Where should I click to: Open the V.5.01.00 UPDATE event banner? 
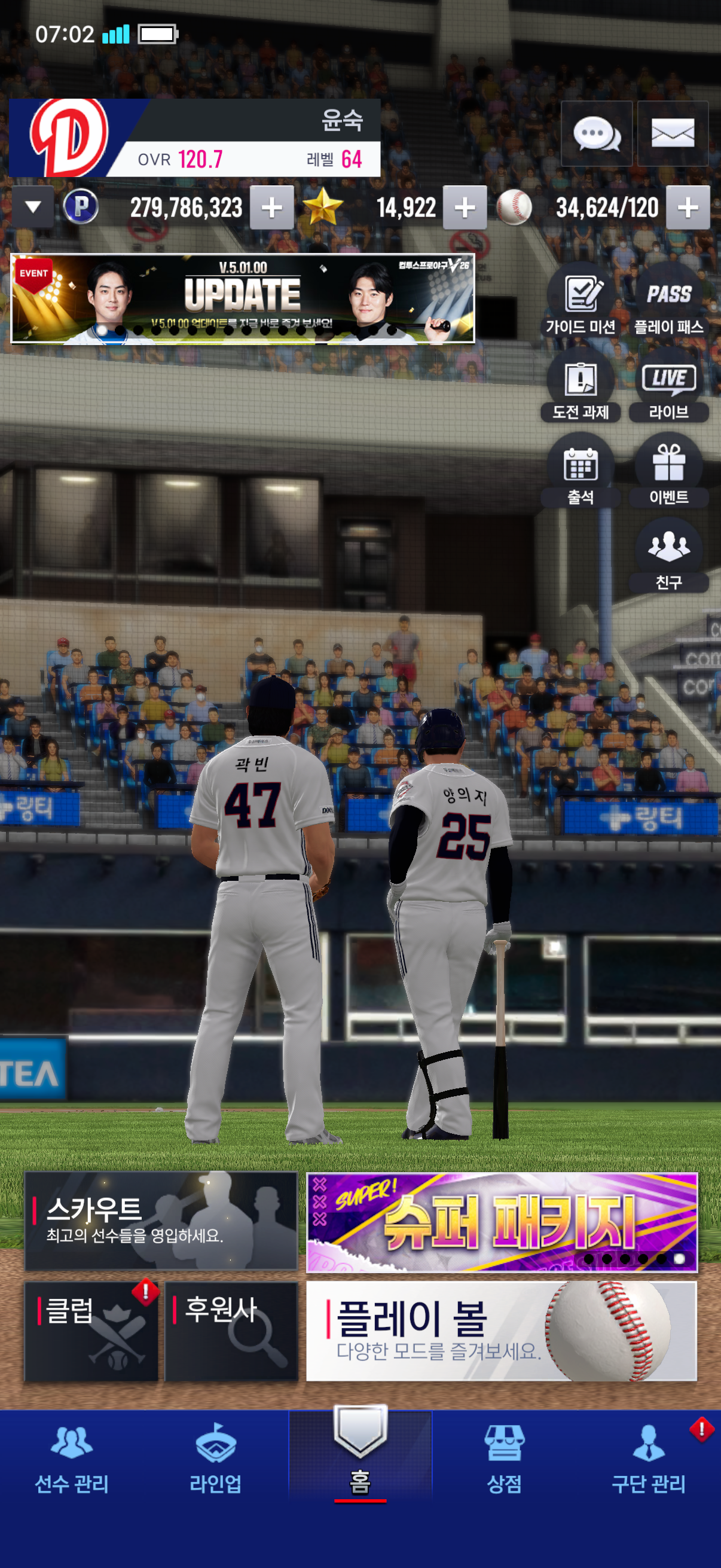click(x=242, y=298)
